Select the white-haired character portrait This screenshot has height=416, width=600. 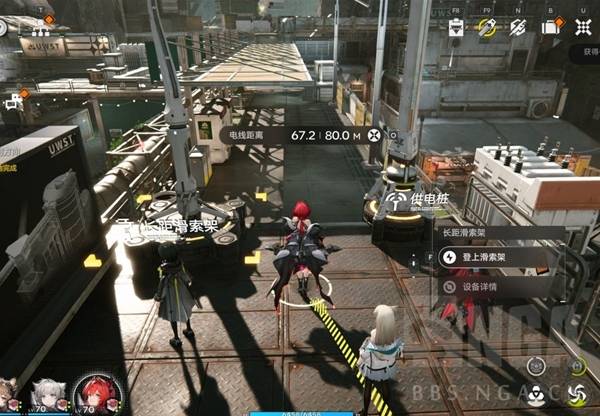tap(46, 394)
